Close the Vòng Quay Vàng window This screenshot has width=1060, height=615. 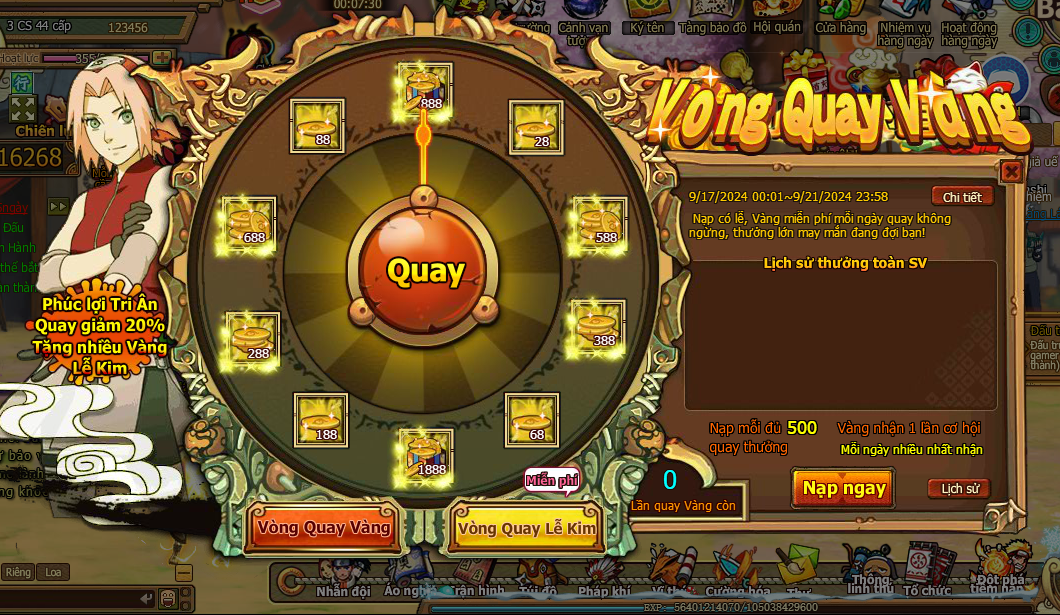tap(1011, 171)
